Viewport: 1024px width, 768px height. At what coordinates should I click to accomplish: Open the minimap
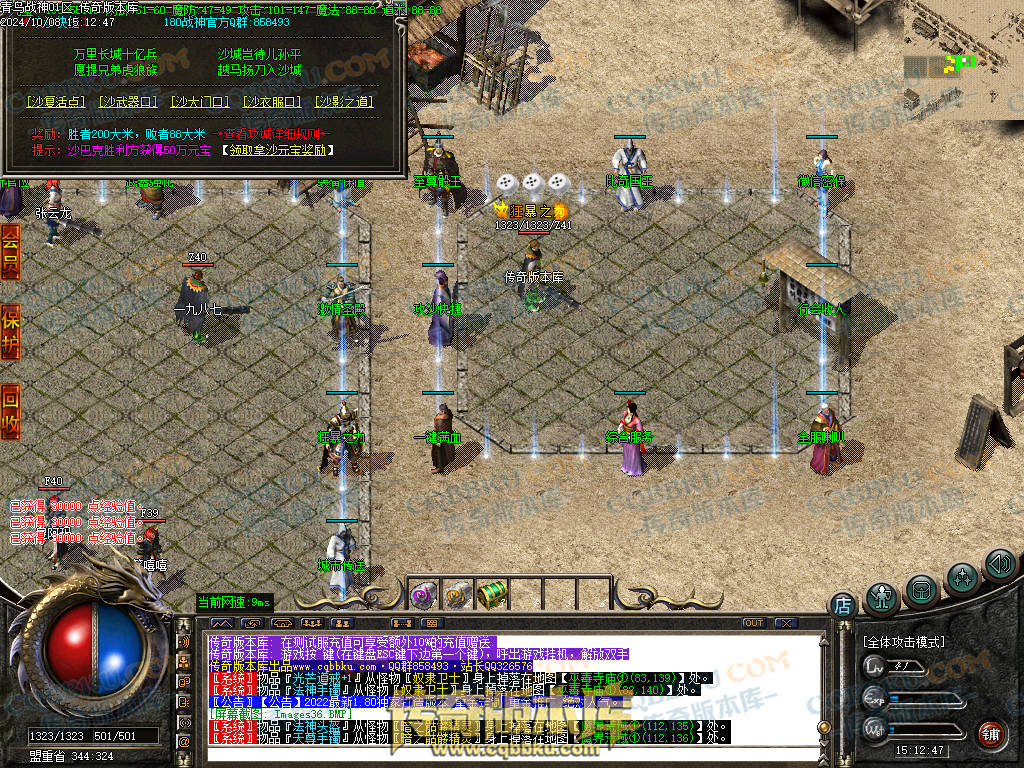point(963,61)
